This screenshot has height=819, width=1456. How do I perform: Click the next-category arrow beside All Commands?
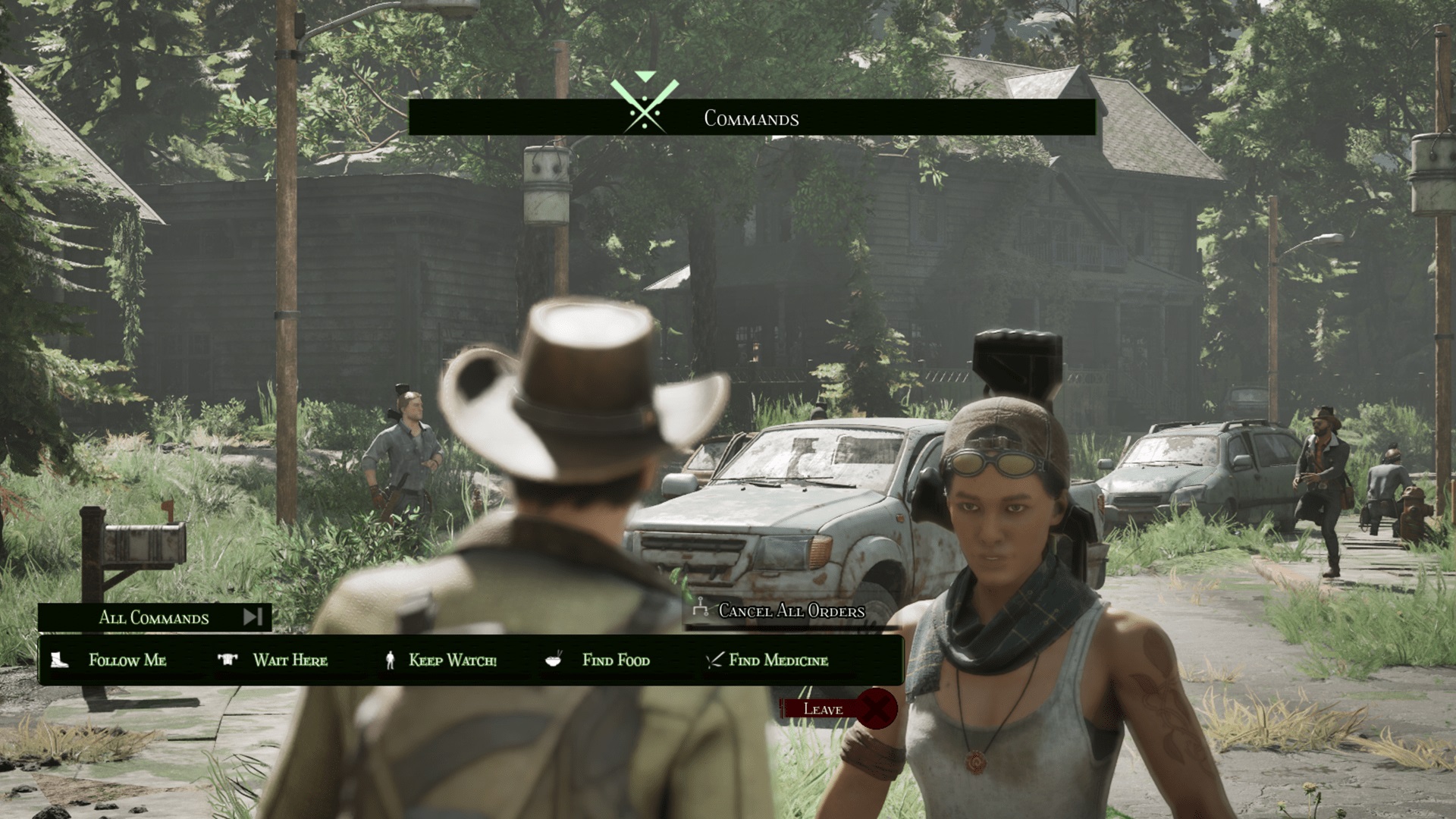(x=253, y=617)
